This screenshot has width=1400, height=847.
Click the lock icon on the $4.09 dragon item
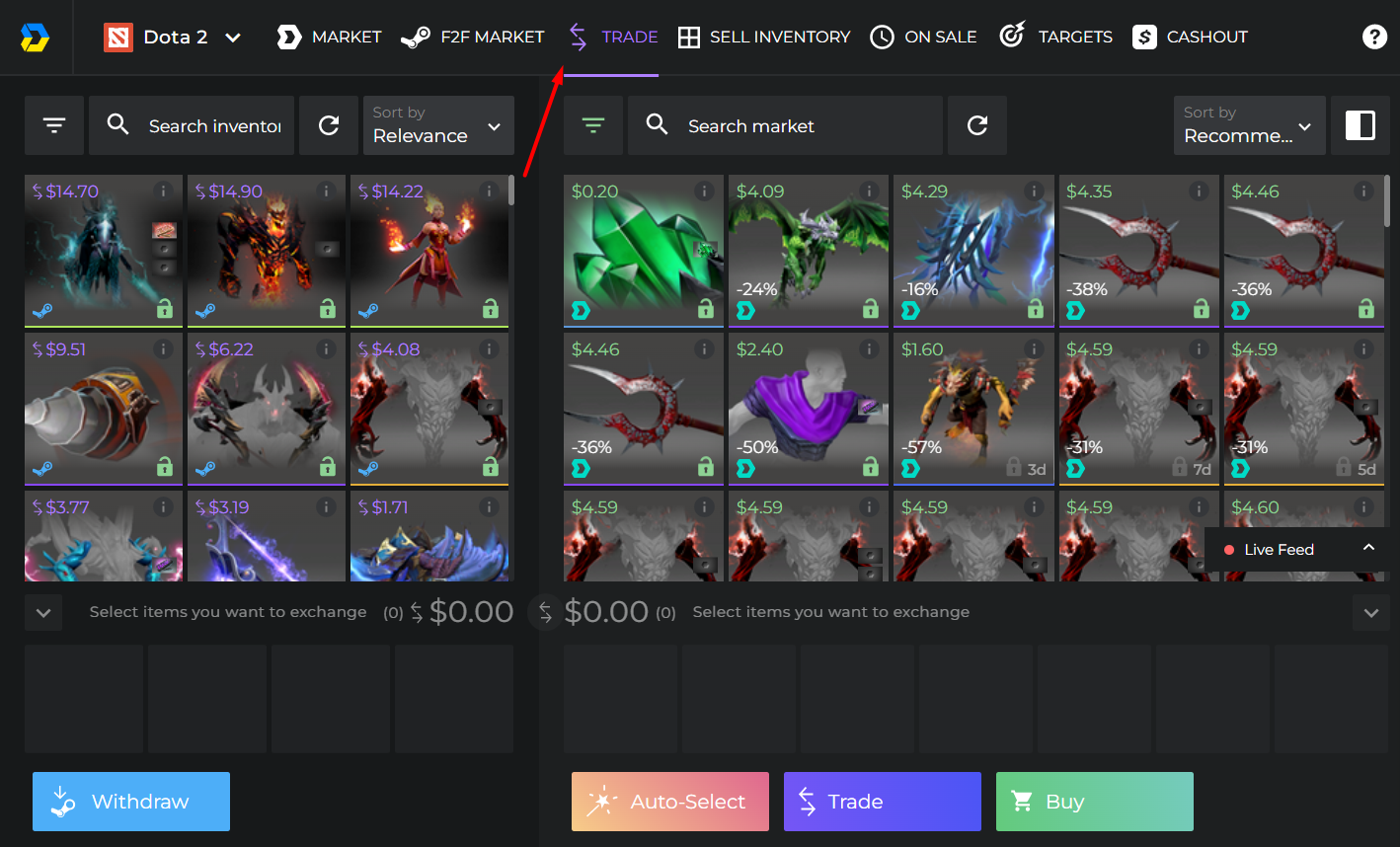(x=870, y=309)
